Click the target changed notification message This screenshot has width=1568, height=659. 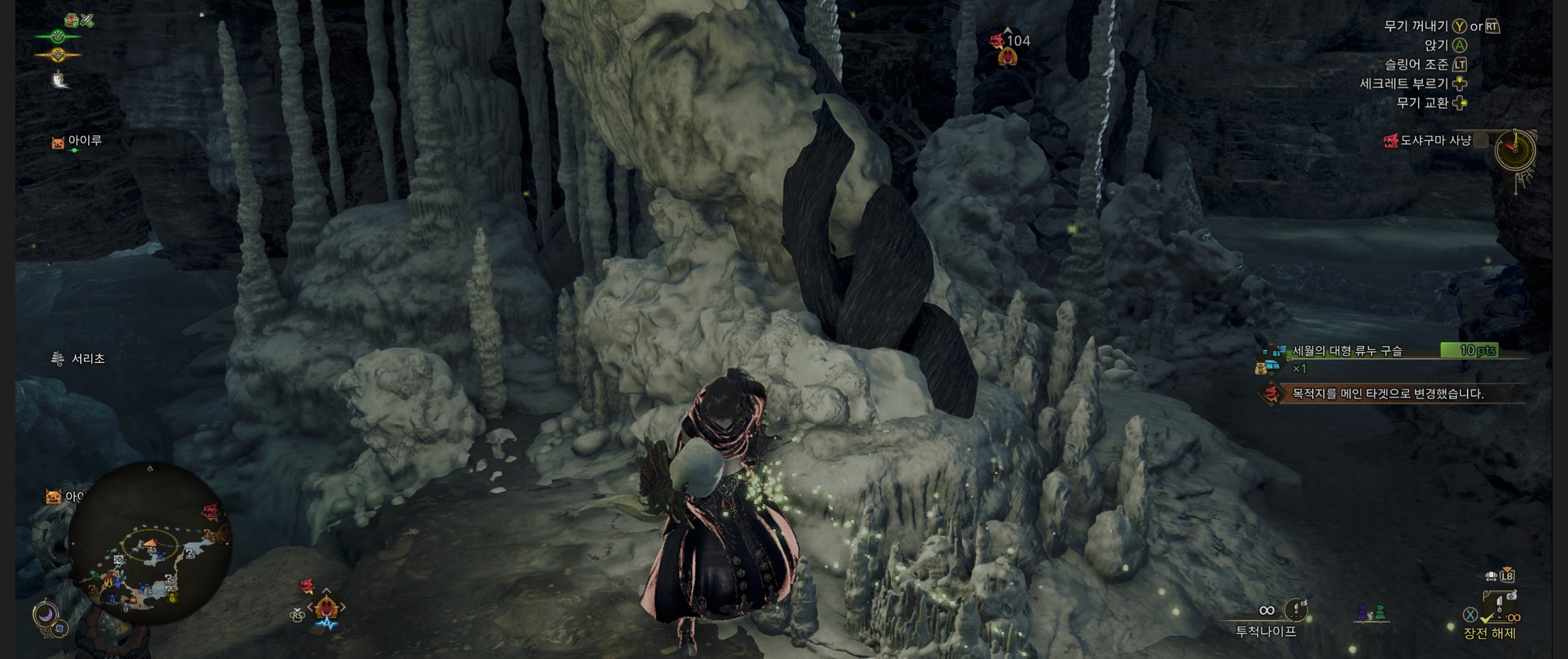coord(1387,394)
